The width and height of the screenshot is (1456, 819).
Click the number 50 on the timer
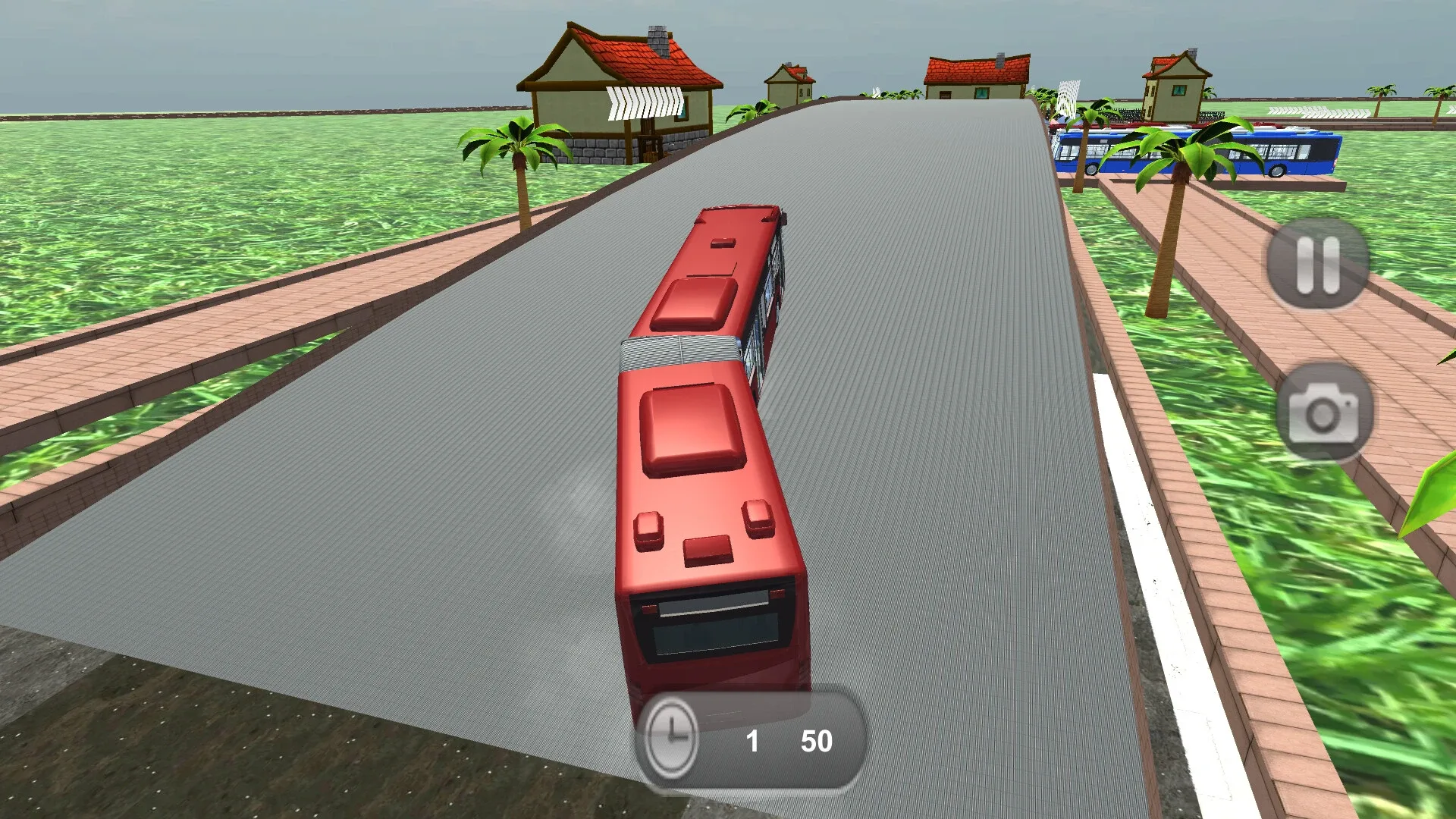click(x=815, y=742)
